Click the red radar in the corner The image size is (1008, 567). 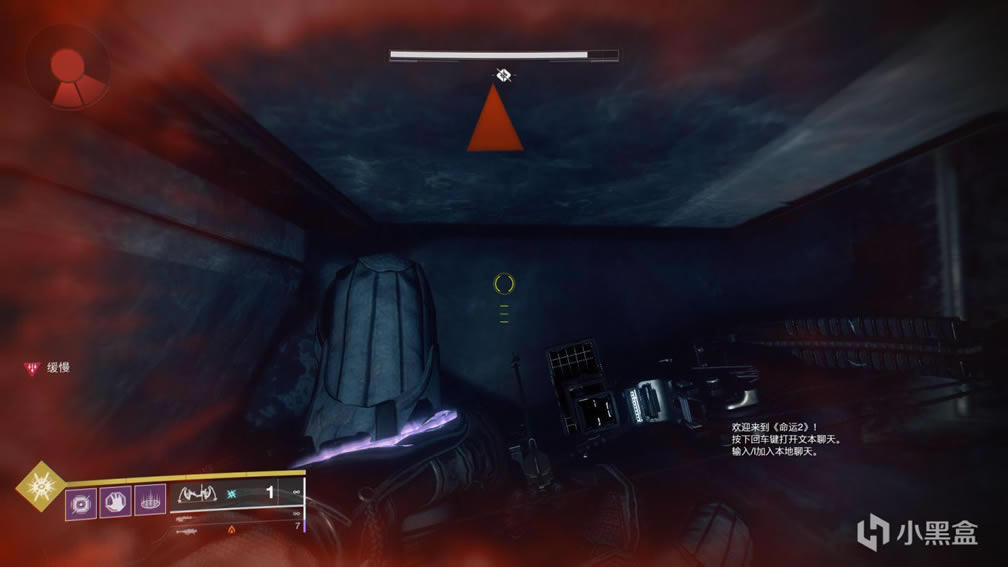tap(68, 69)
